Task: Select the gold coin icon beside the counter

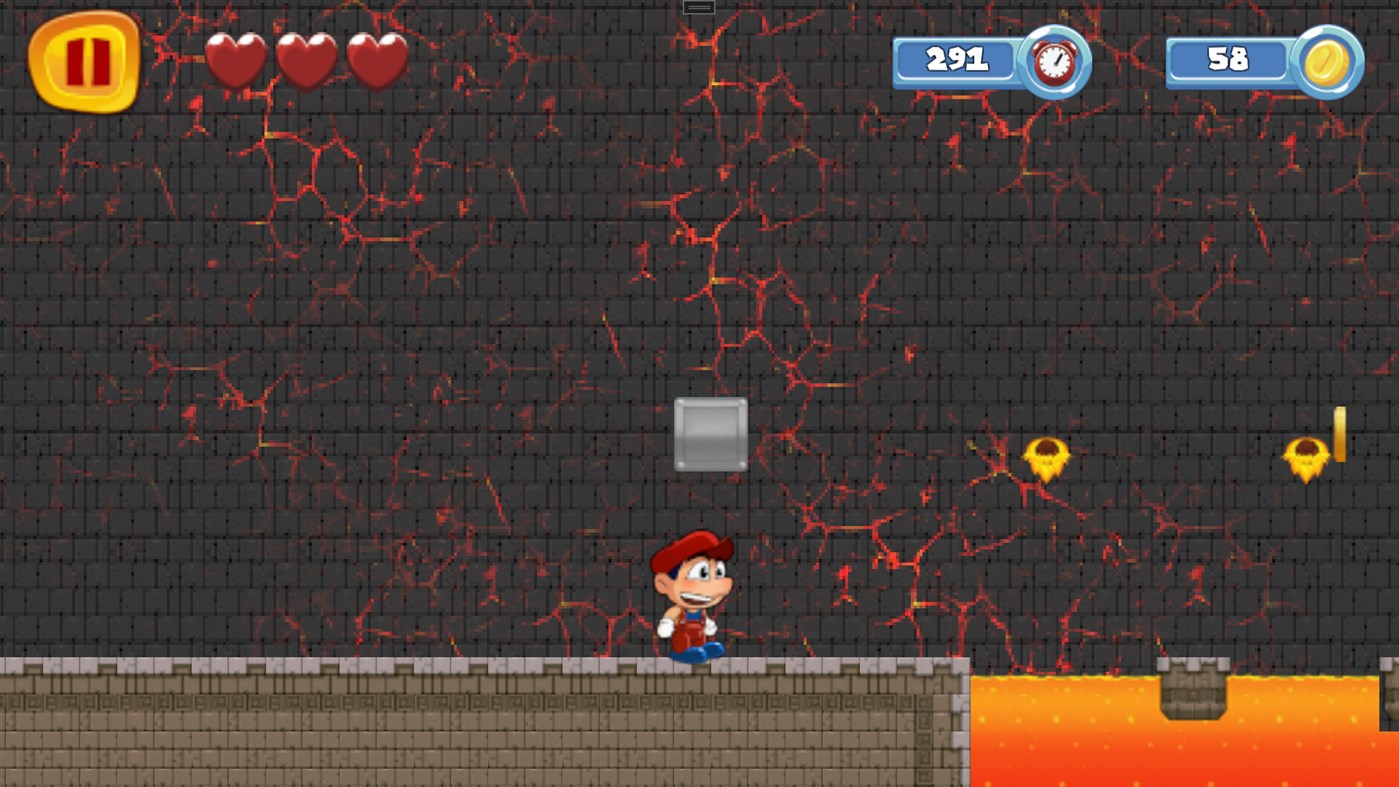Action: click(1325, 61)
